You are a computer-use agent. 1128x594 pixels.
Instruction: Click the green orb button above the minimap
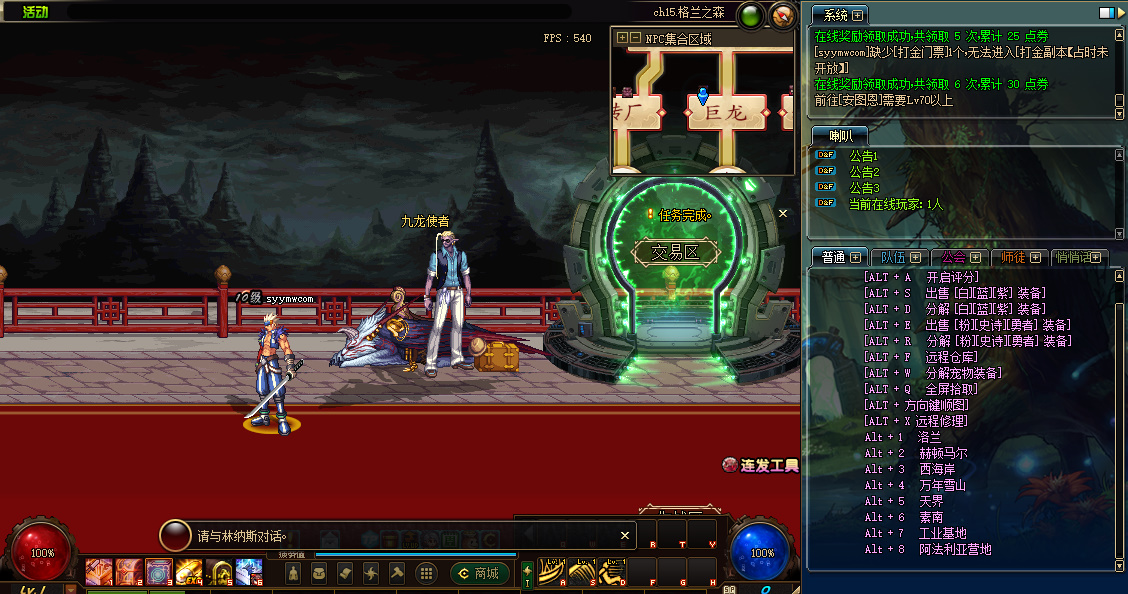750,15
